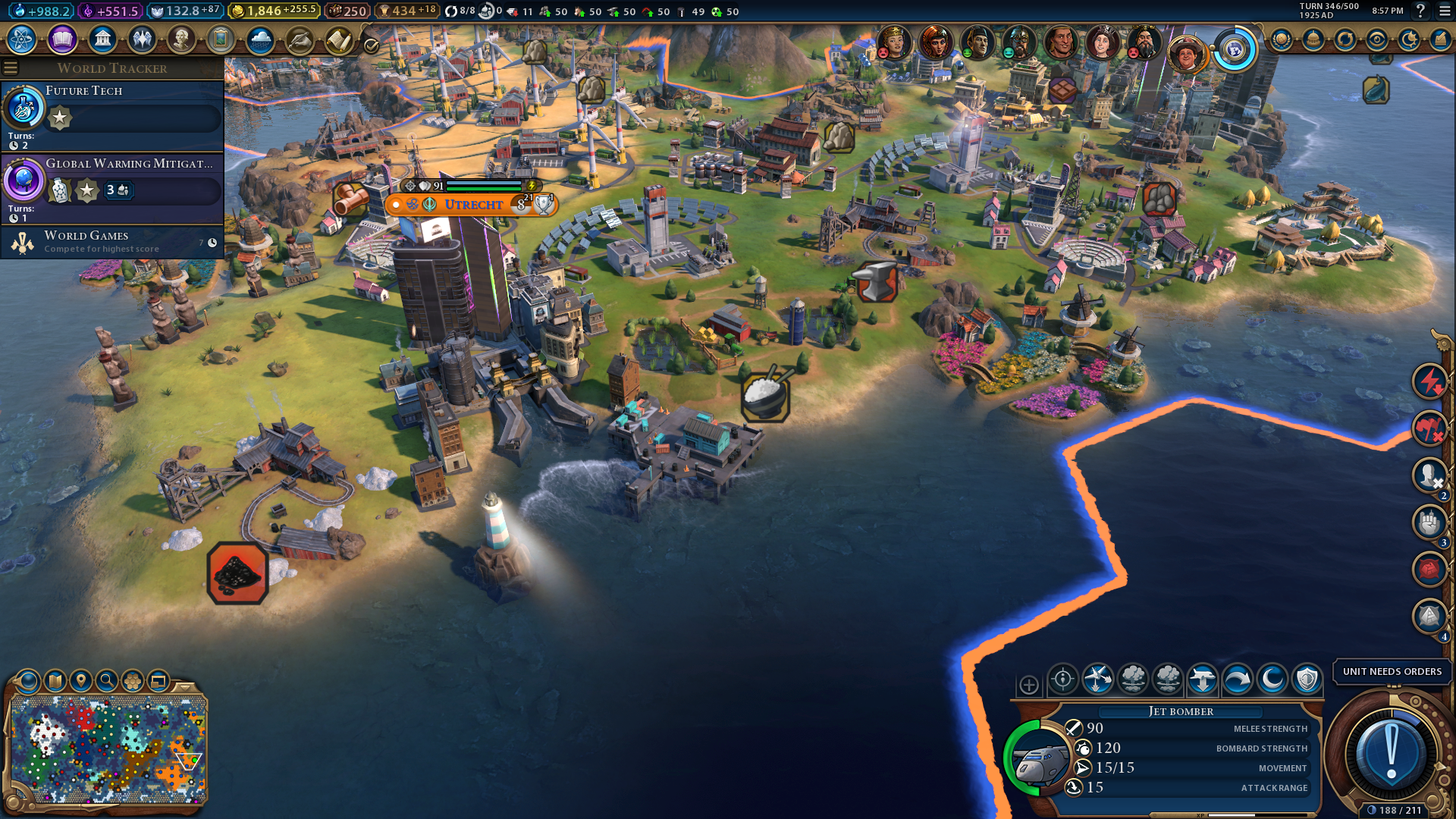Click the Utrecht city banner
Screen dimensions: 1456x819
tap(473, 205)
